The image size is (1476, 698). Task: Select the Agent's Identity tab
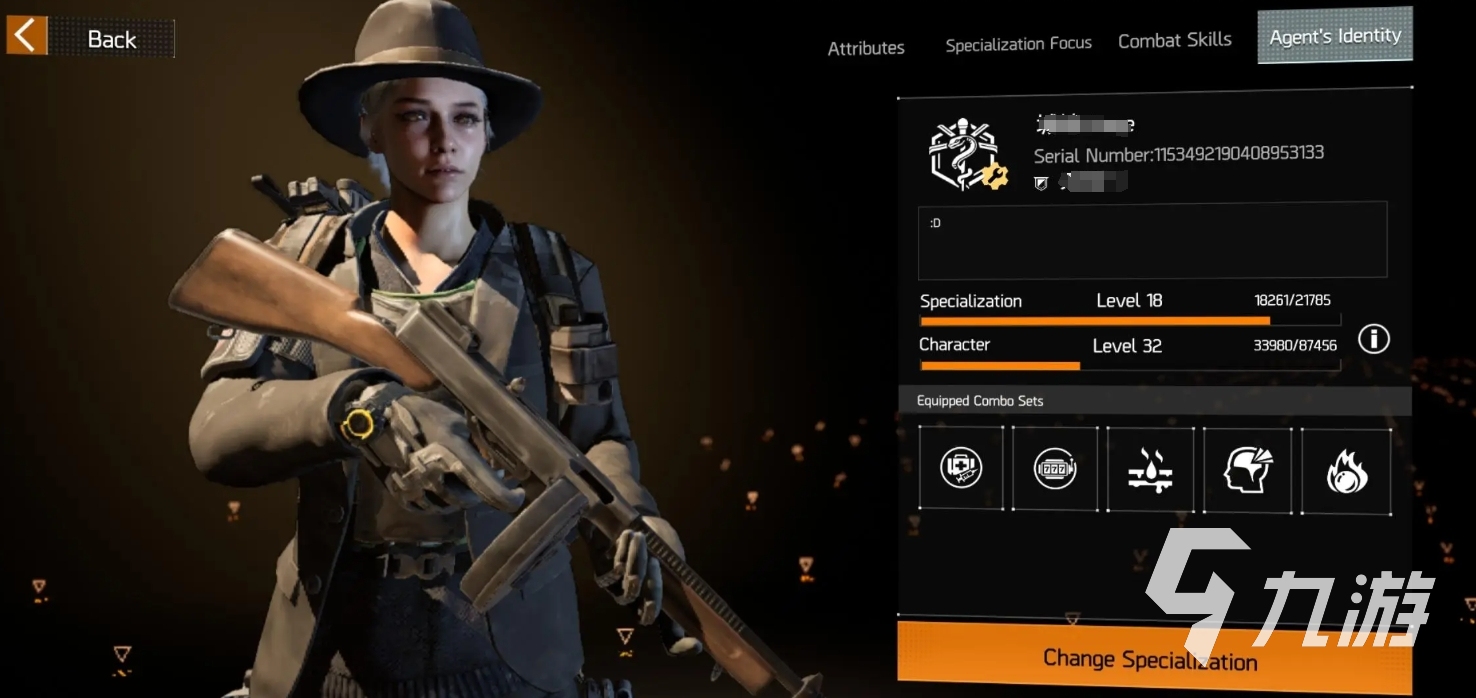click(1334, 36)
